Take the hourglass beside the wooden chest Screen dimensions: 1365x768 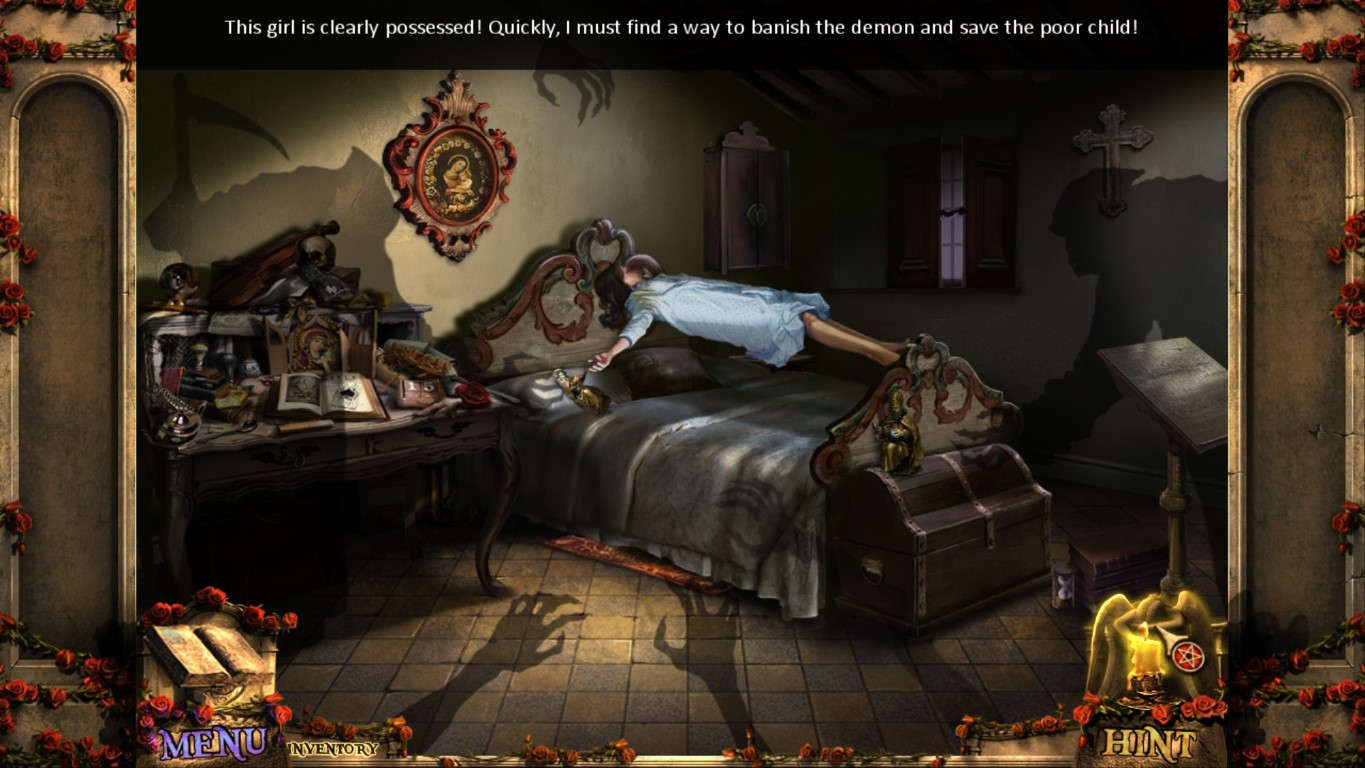(1063, 587)
